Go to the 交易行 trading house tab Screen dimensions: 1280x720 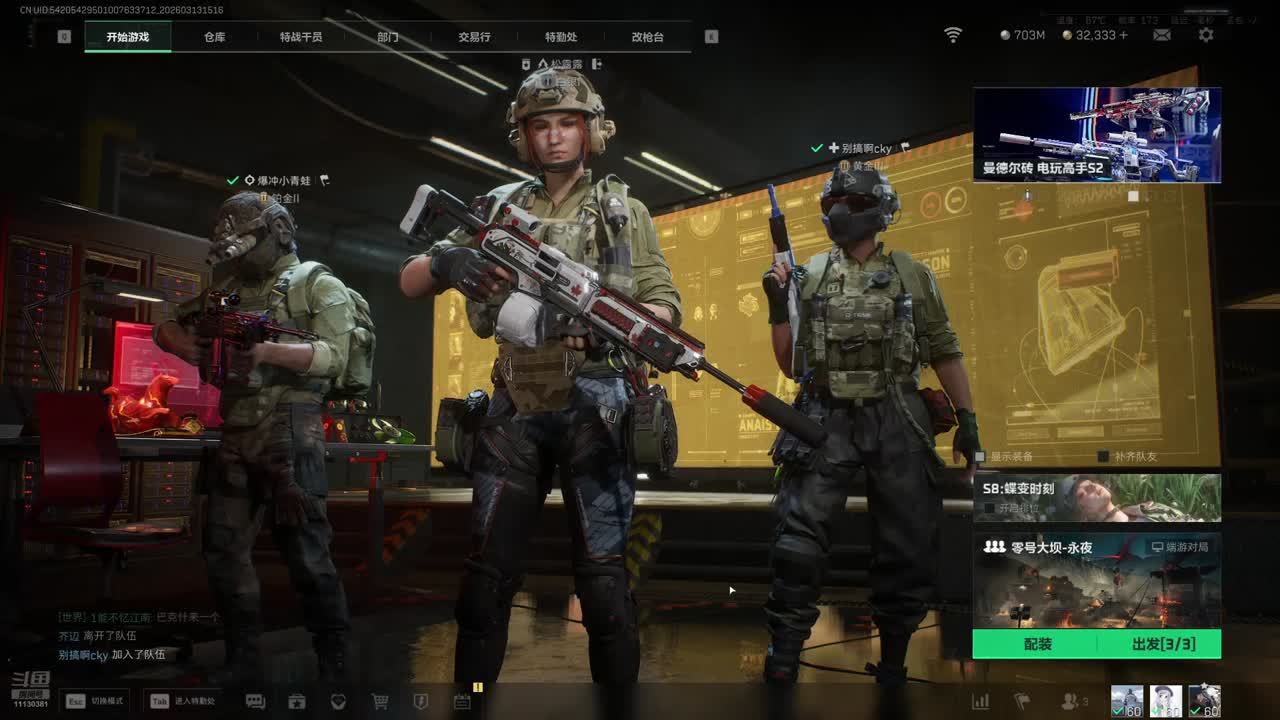tap(474, 37)
